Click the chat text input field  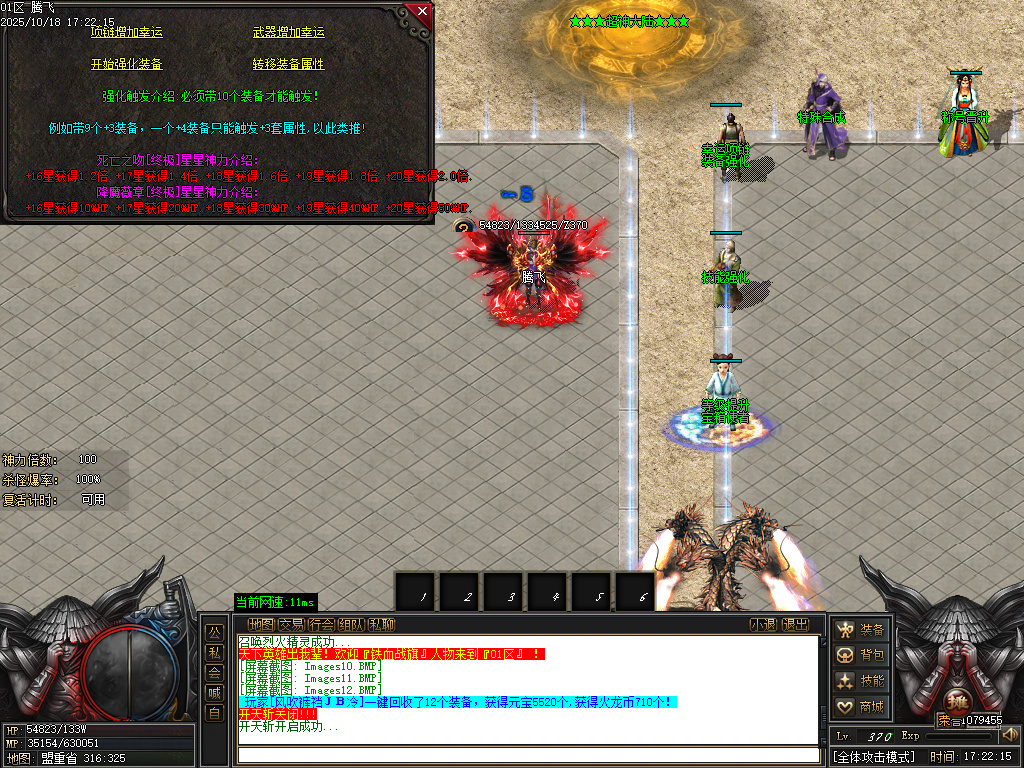pos(527,755)
